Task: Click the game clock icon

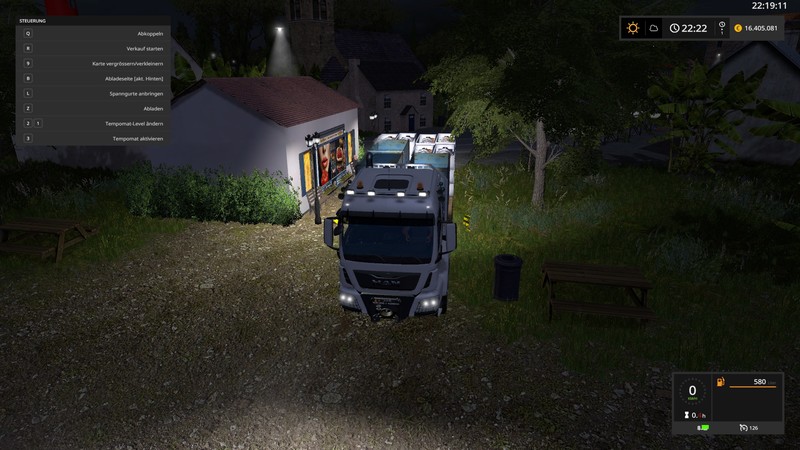Action: coord(675,28)
